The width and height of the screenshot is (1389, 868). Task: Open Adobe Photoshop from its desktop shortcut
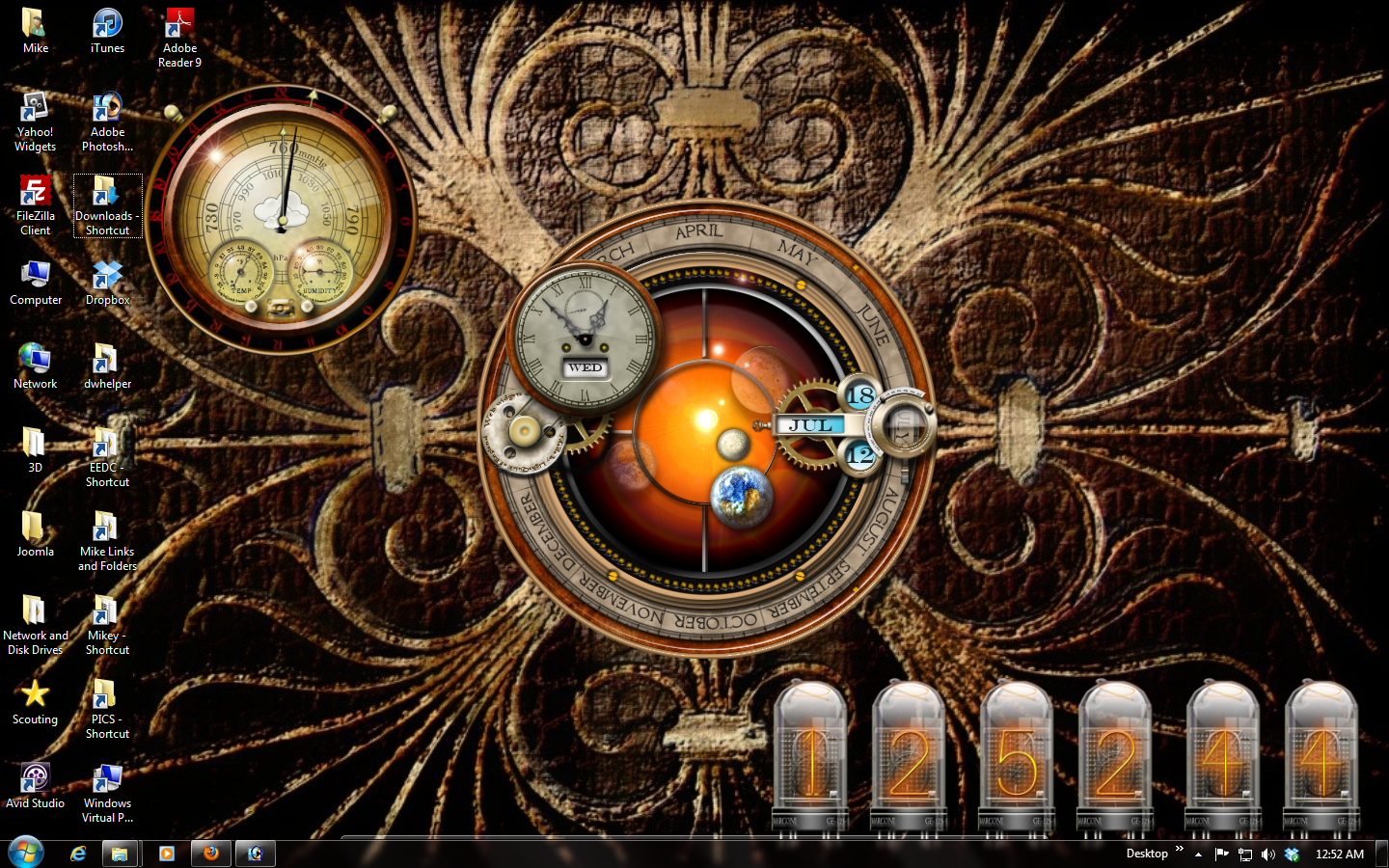coord(106,109)
